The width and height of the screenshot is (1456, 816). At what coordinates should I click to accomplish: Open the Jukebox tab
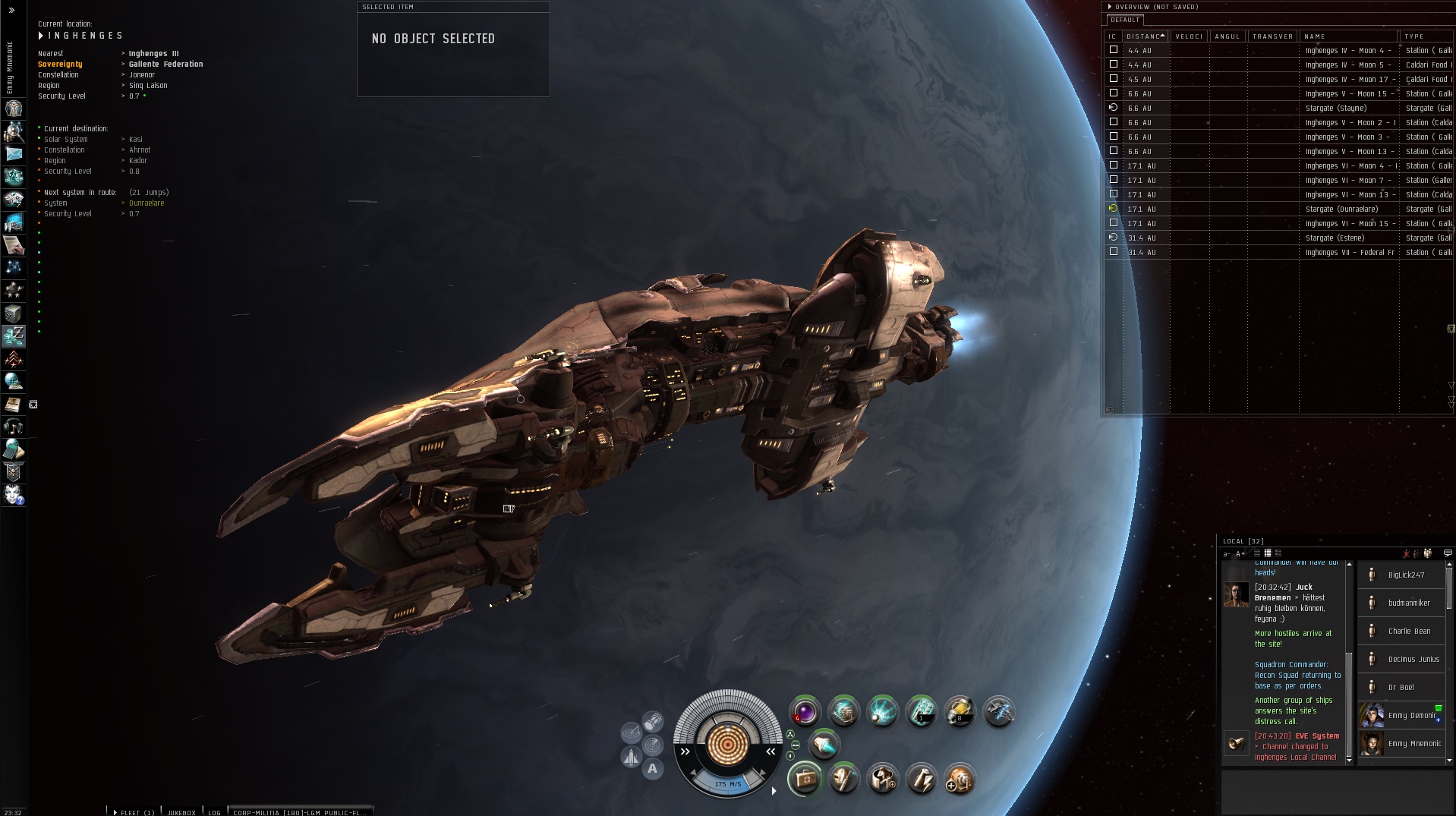[x=181, y=812]
